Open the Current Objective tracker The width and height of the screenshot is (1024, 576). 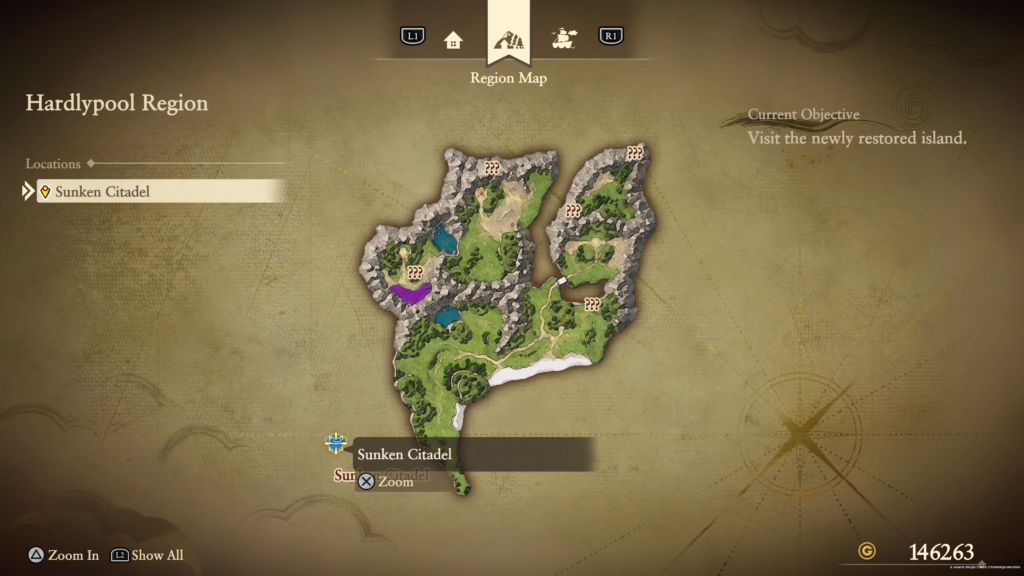(x=856, y=128)
